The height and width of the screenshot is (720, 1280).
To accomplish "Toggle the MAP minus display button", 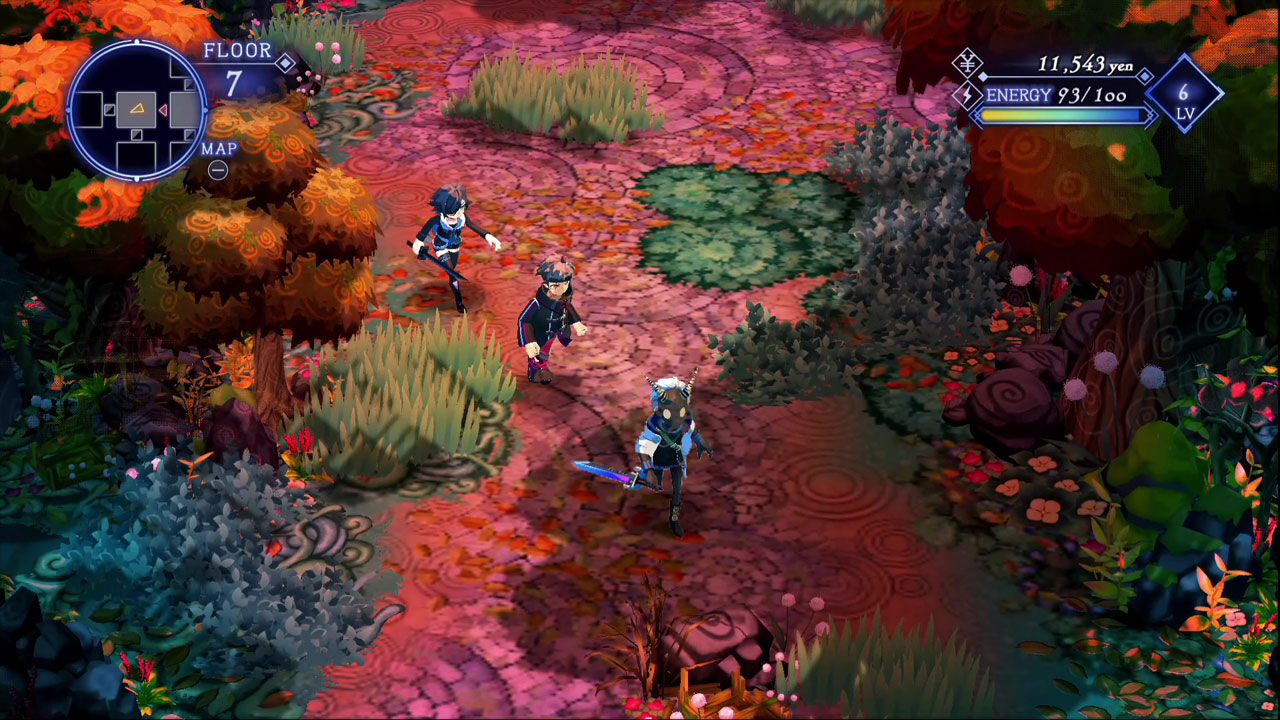I will coord(217,169).
